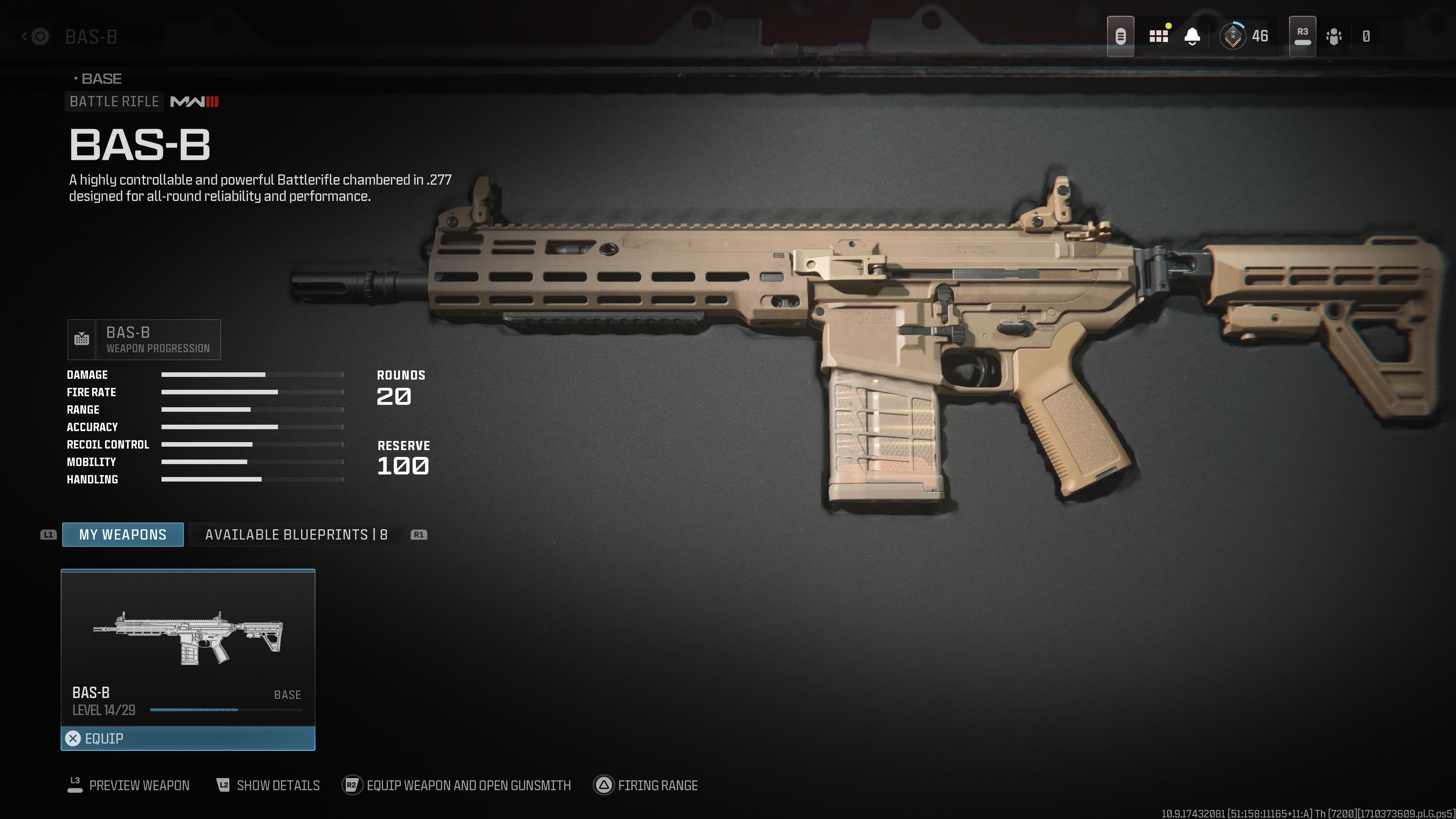1456x819 pixels.
Task: Click the MWIII logo badge
Action: [x=195, y=102]
